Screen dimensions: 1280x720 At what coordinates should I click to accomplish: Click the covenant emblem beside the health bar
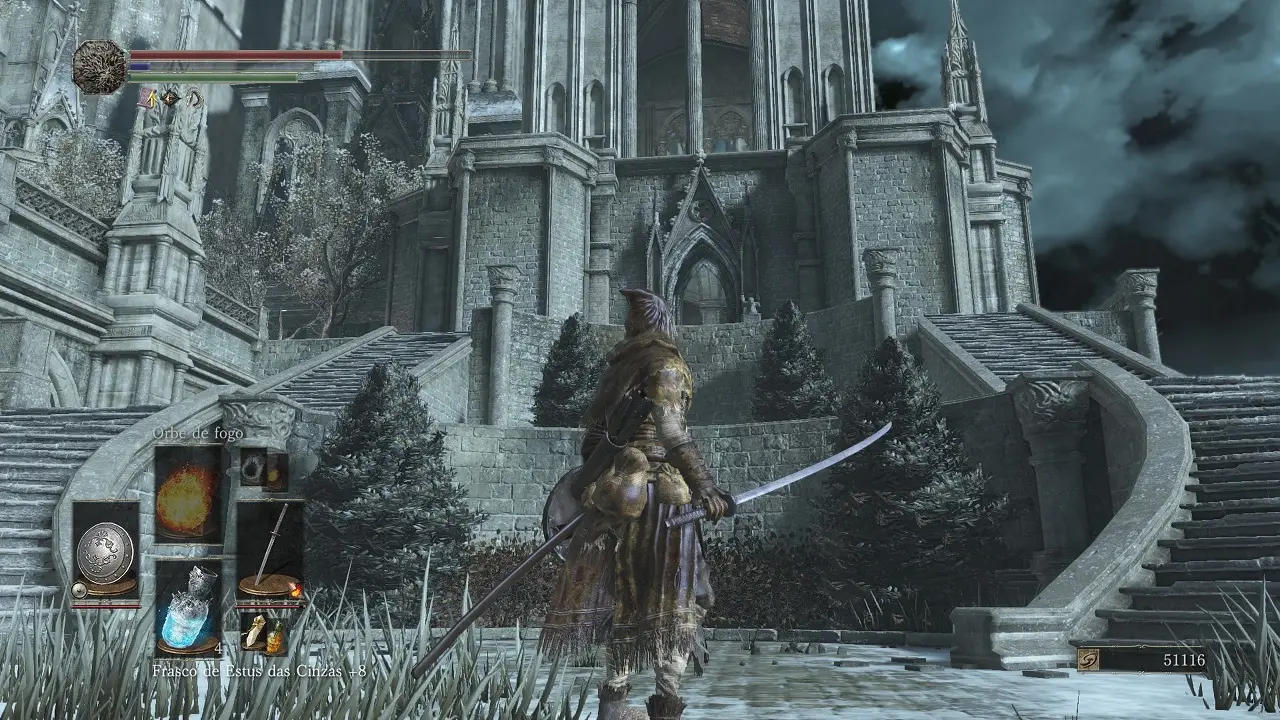tap(100, 67)
